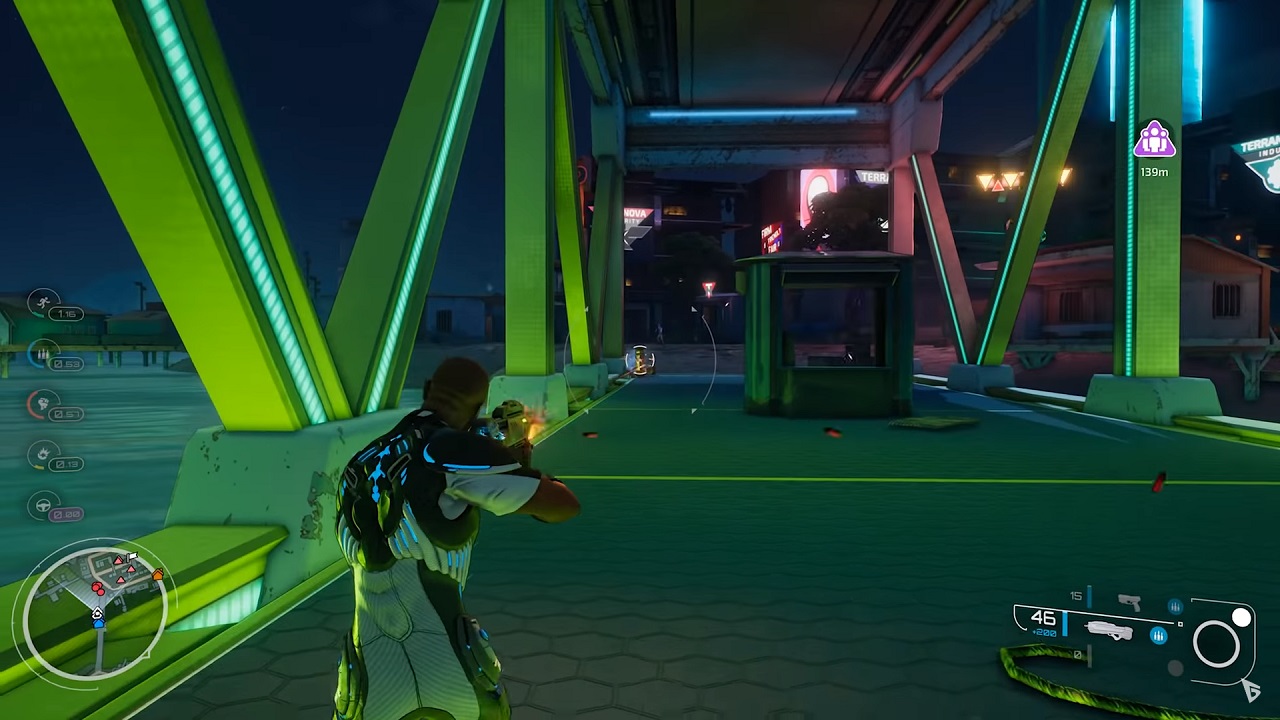This screenshot has width=1280, height=720.
Task: Select the firearms bullets skill icon
Action: click(x=43, y=352)
